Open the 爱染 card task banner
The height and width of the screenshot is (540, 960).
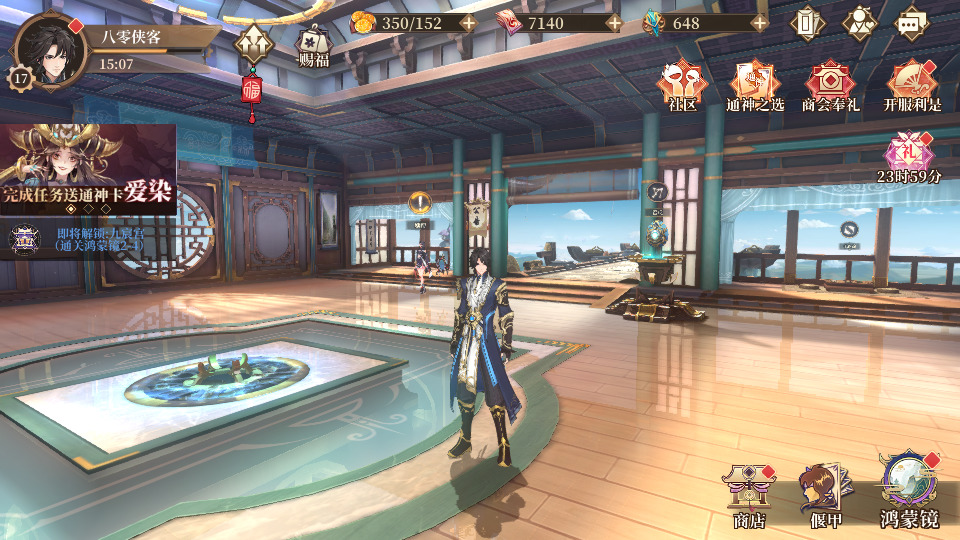tap(88, 168)
